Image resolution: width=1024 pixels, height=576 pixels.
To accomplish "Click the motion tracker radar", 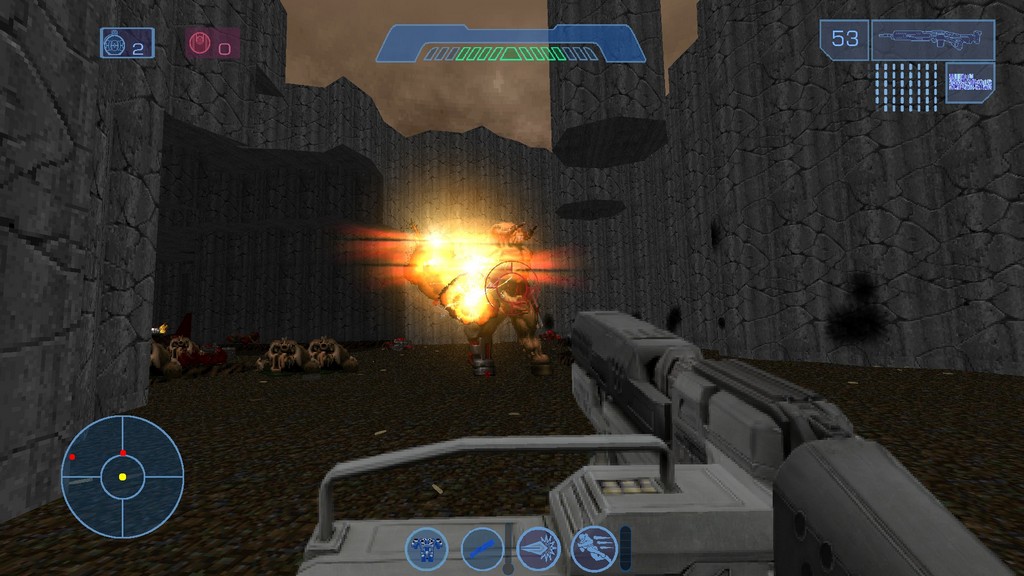I will 123,477.
